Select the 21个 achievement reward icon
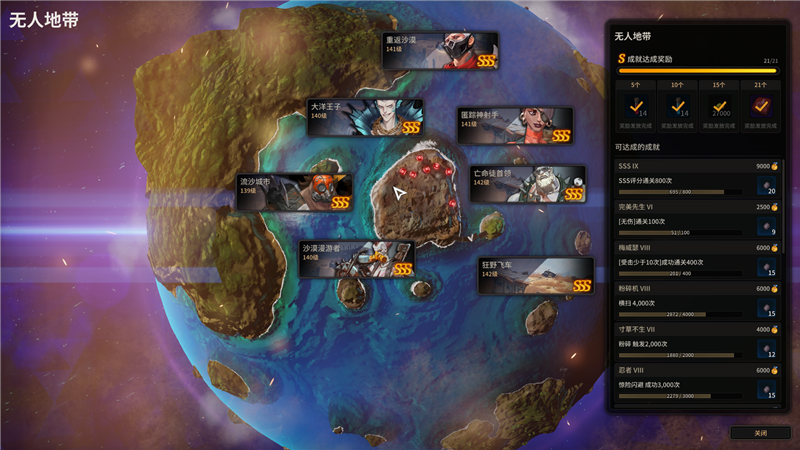Image resolution: width=800 pixels, height=450 pixels. (761, 105)
